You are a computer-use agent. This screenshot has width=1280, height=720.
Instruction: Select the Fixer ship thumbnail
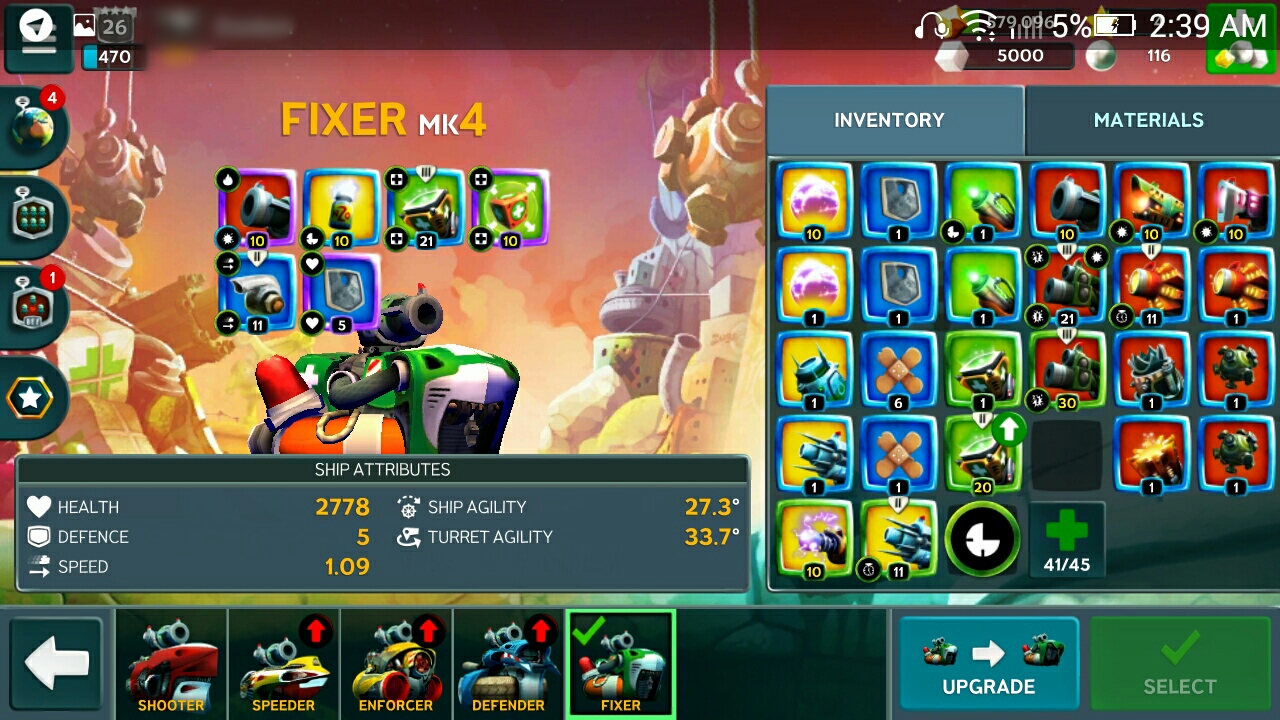tap(621, 664)
